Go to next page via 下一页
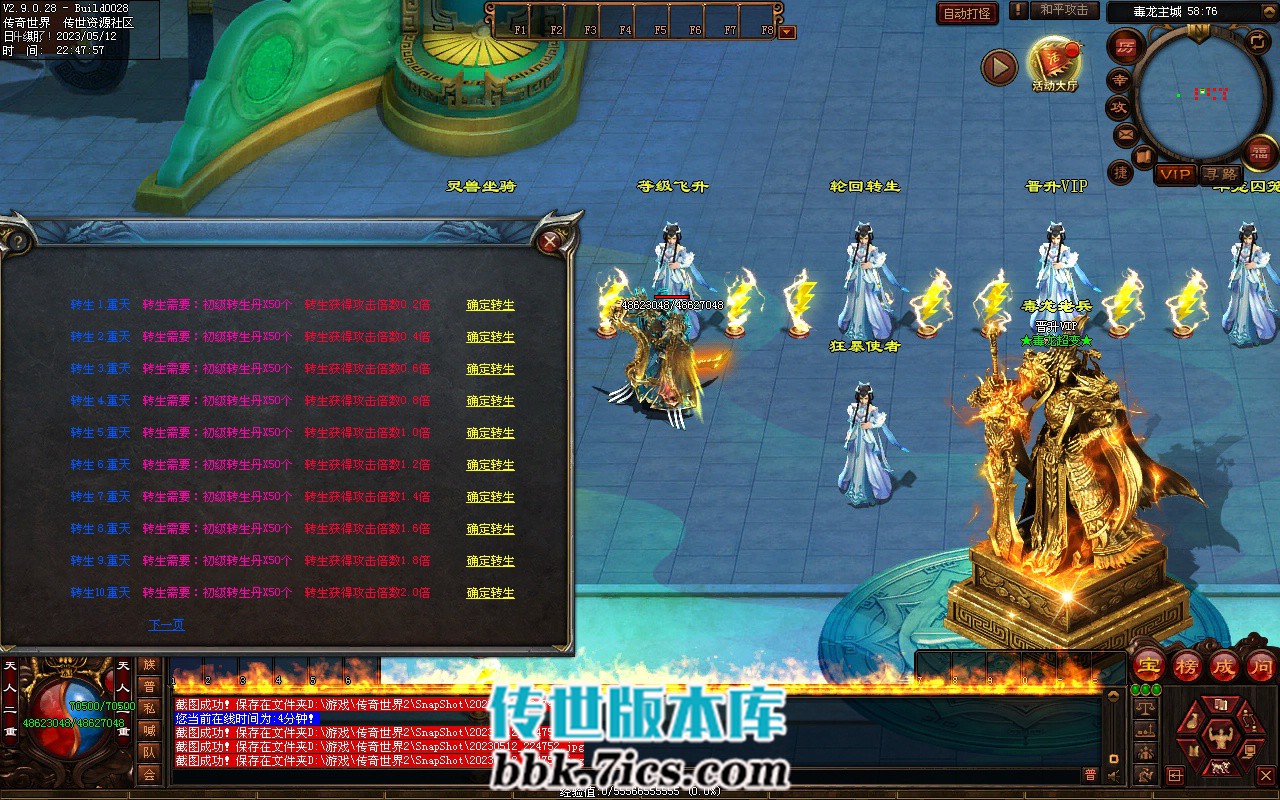This screenshot has width=1280, height=800. click(166, 625)
